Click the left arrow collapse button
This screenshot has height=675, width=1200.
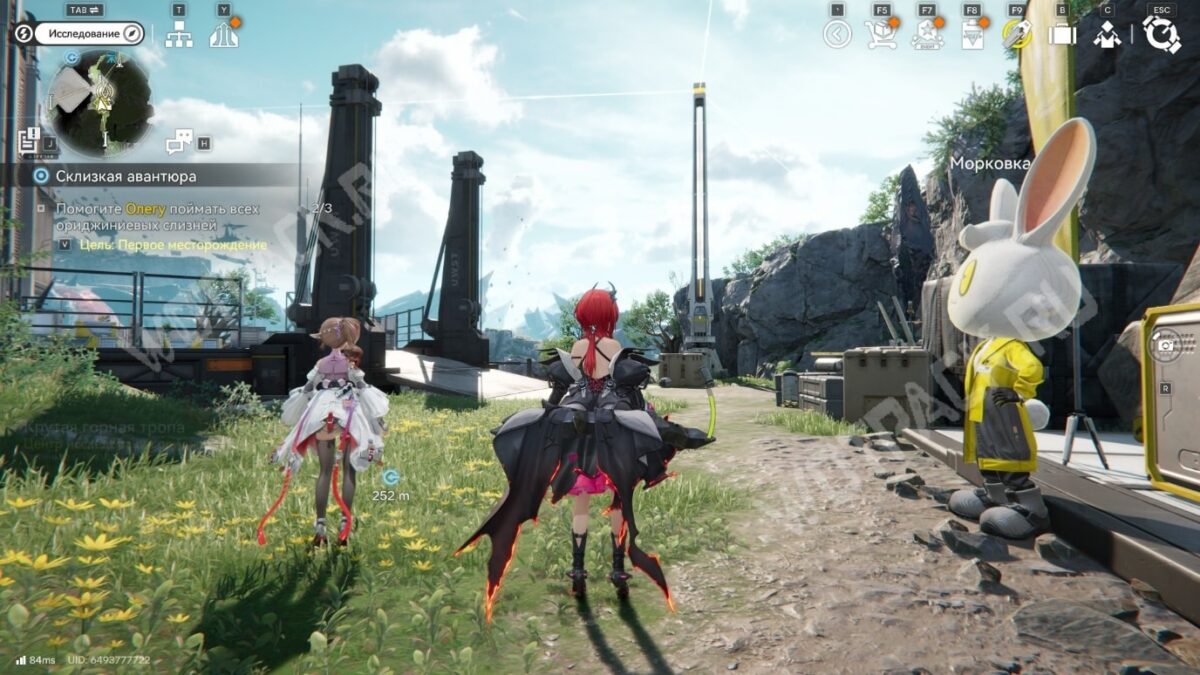tap(837, 34)
